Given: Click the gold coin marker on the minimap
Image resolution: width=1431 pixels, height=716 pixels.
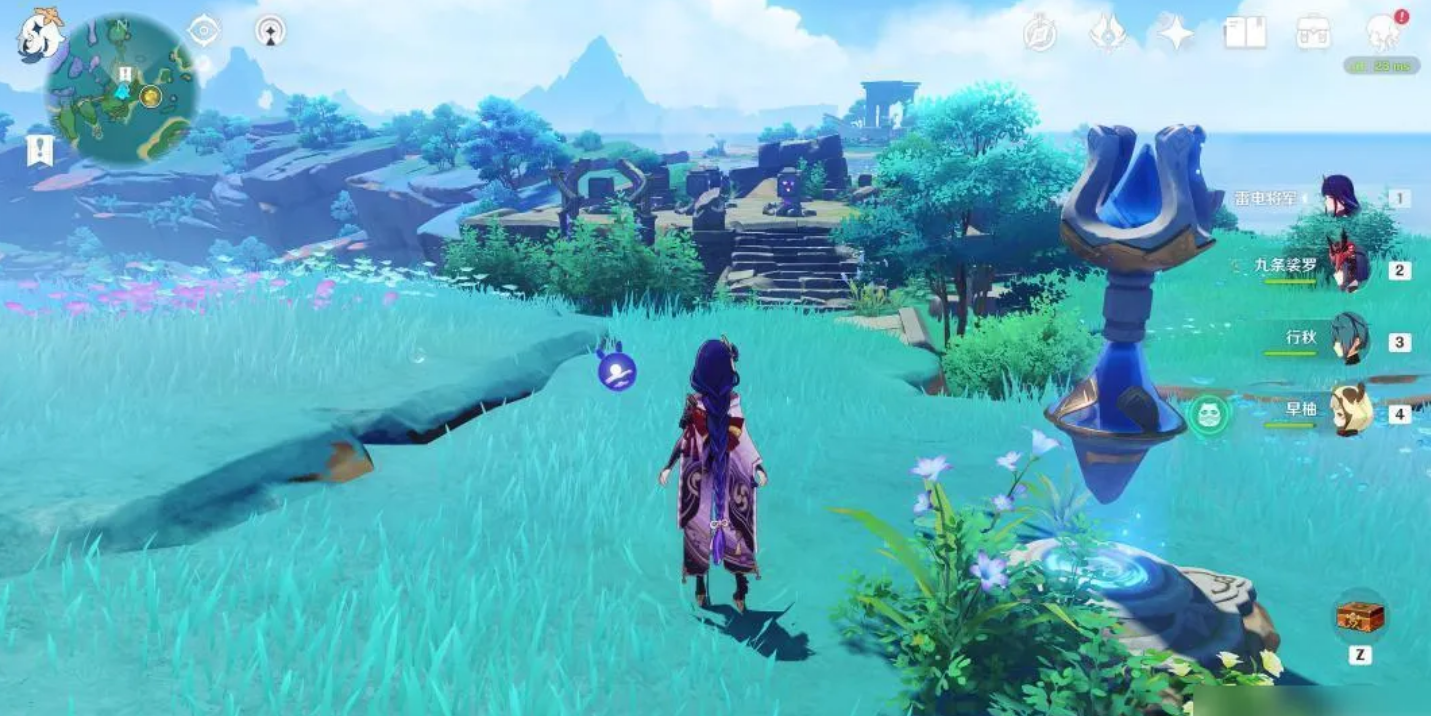Looking at the screenshot, I should [151, 96].
